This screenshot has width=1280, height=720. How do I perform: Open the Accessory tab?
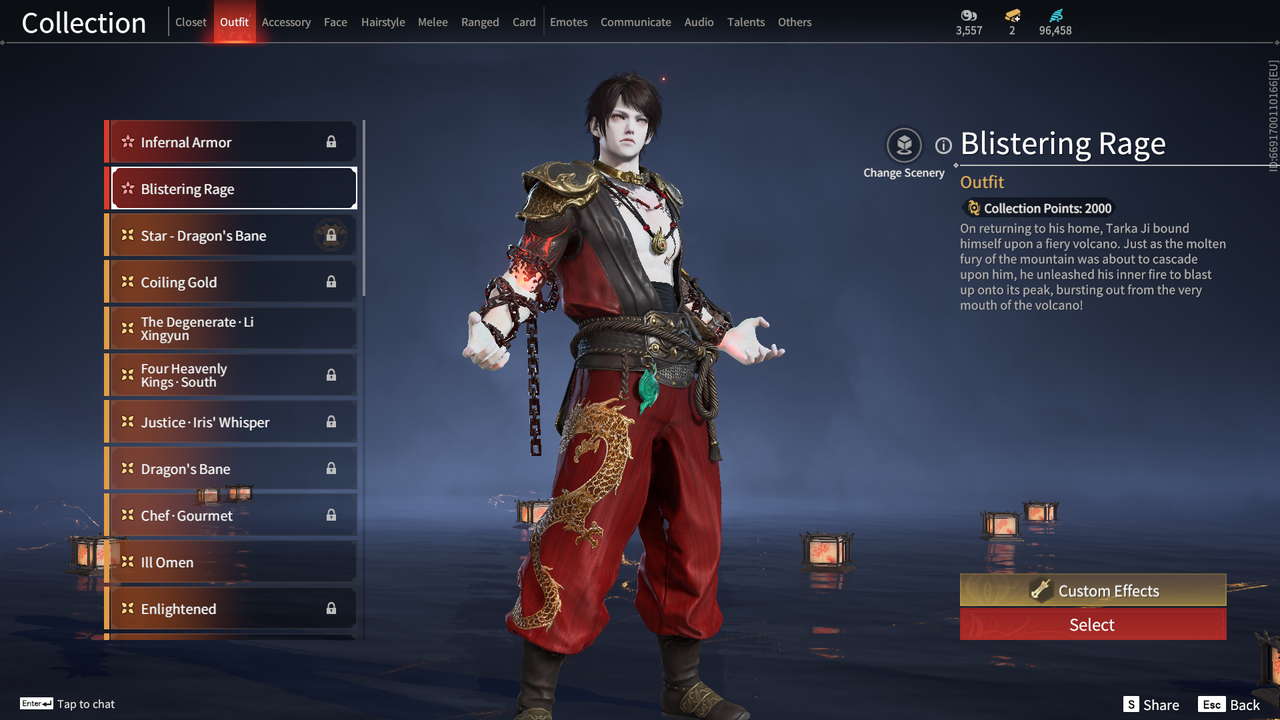click(286, 22)
